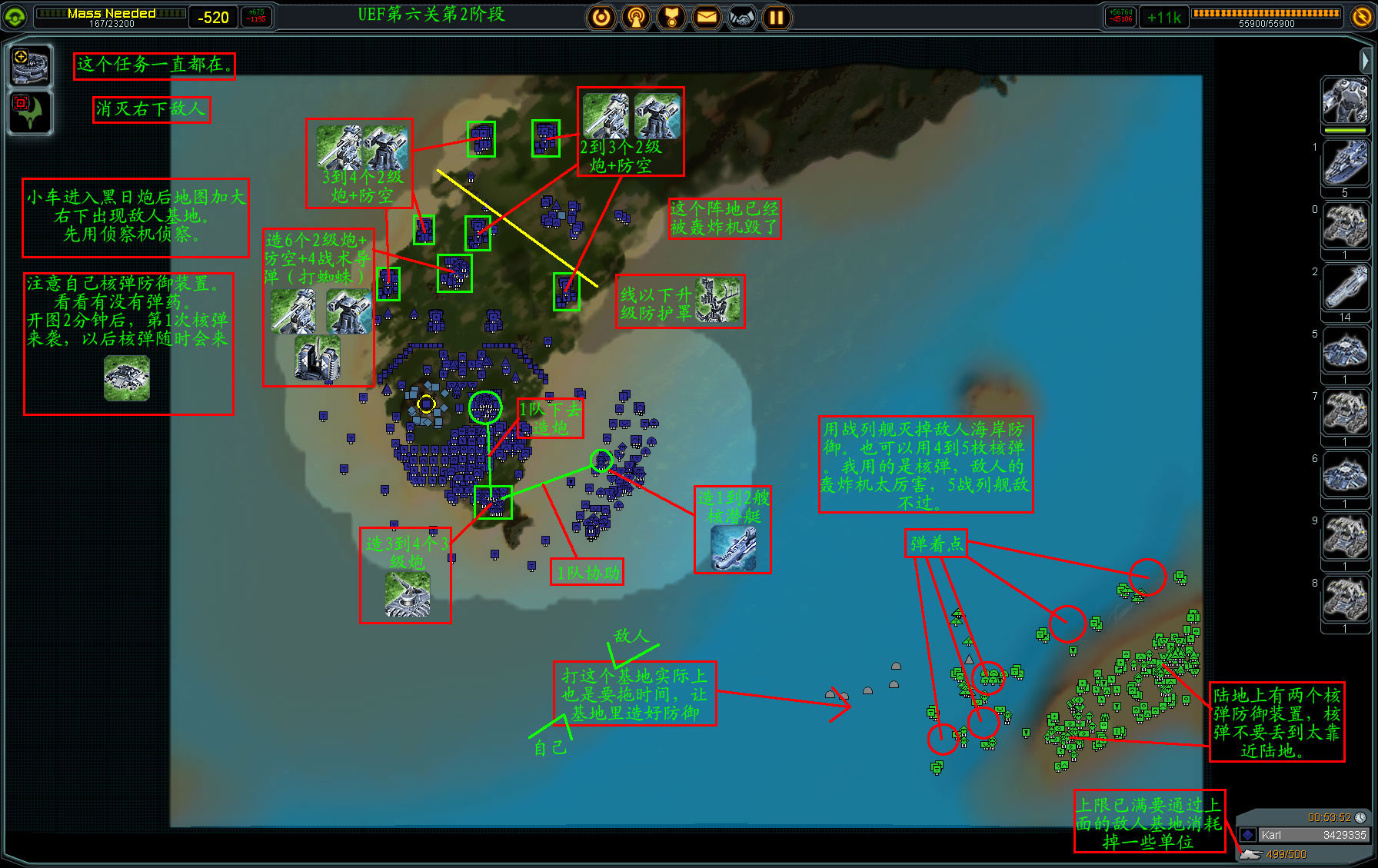Click the green mass resource icon
The height and width of the screenshot is (868, 1378).
[15, 17]
